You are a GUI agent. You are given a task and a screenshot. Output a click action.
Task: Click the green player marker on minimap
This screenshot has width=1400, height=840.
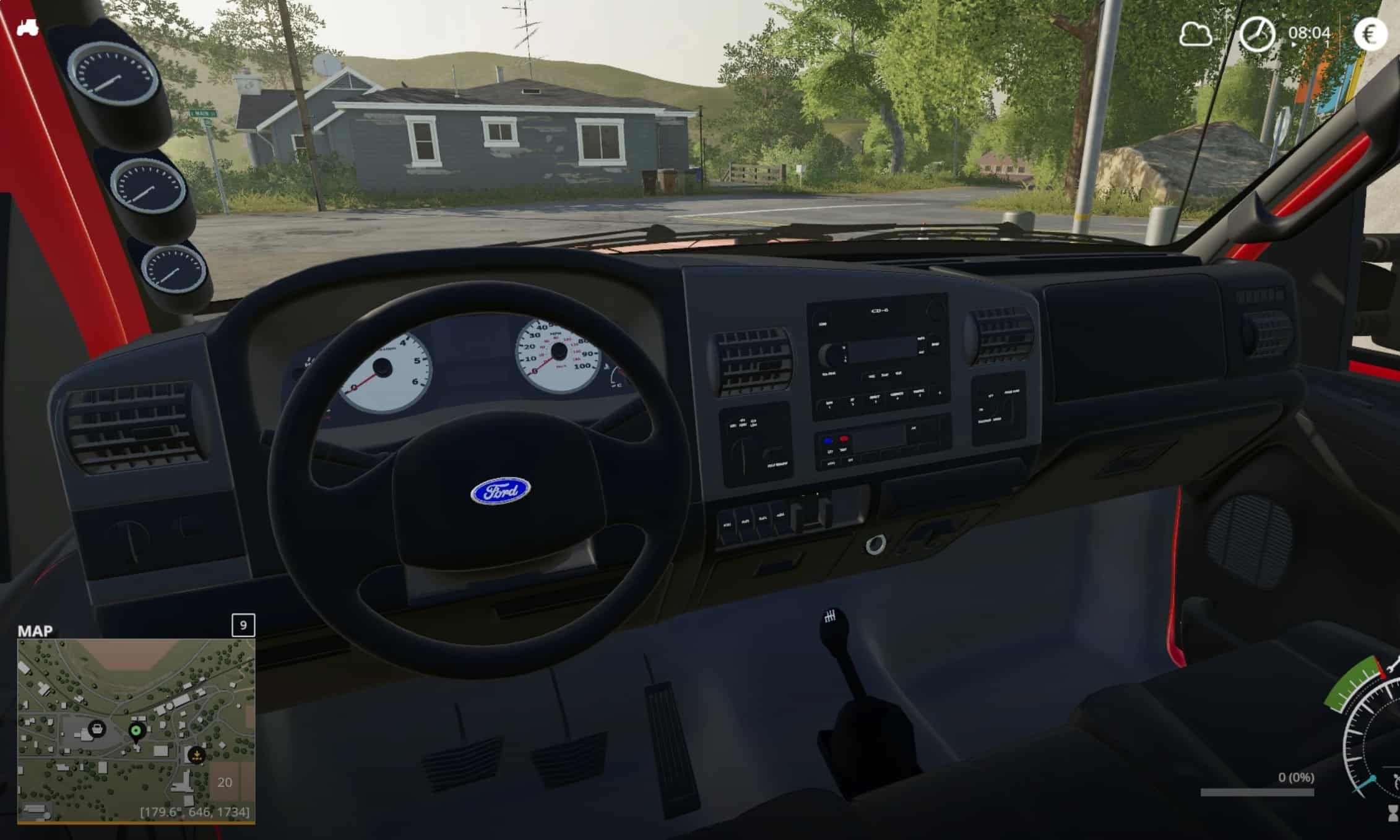click(x=136, y=732)
